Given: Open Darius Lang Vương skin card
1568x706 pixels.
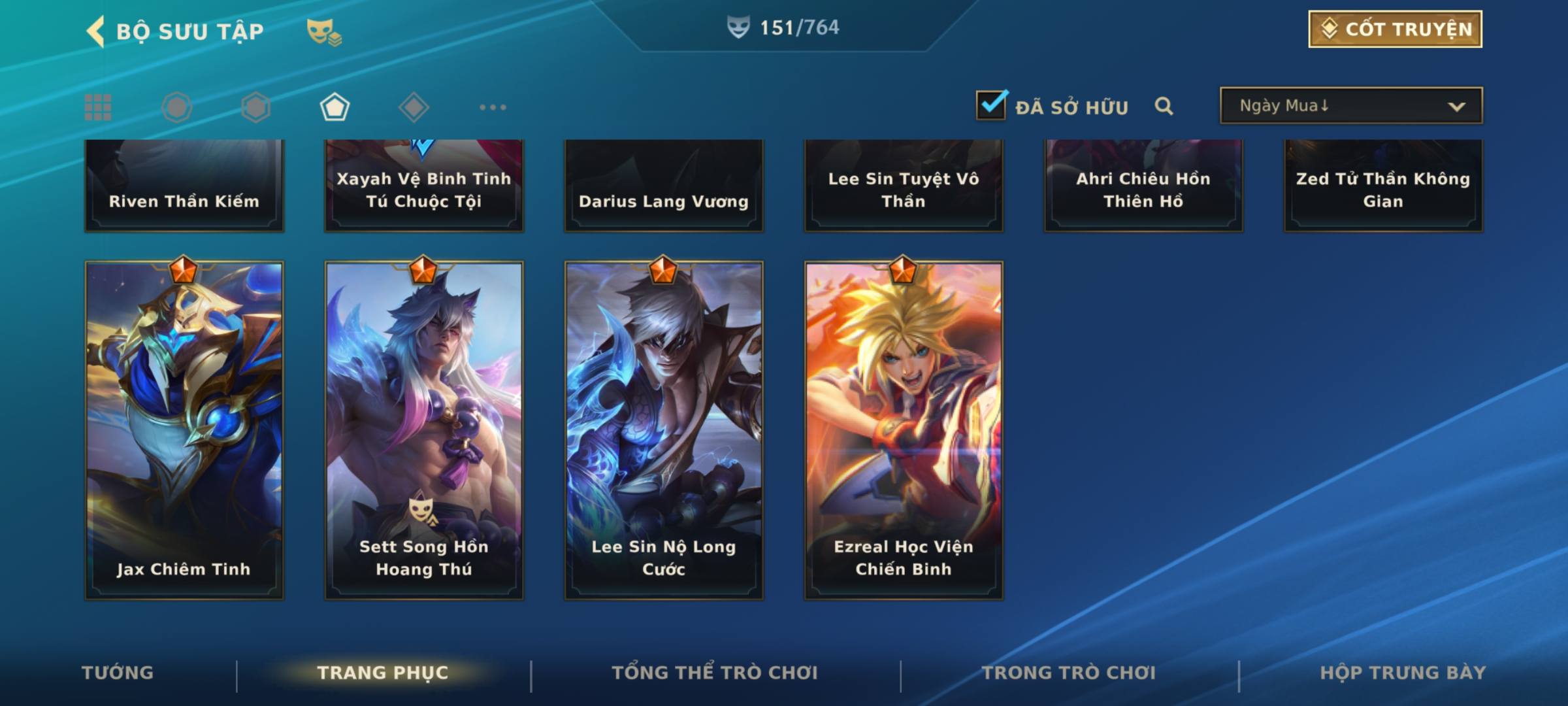Looking at the screenshot, I should tap(664, 186).
